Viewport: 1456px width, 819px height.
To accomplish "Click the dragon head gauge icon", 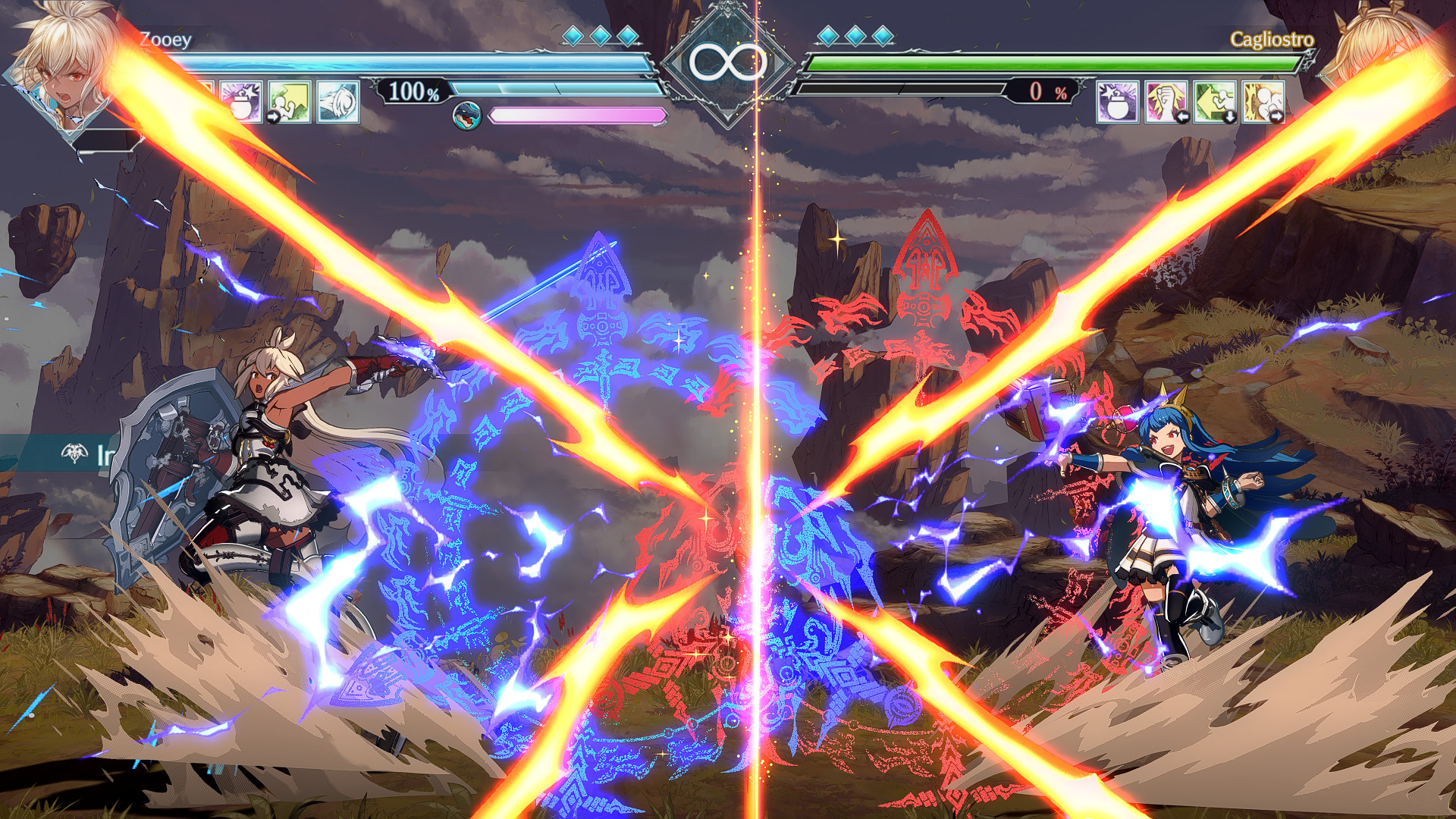I will (x=466, y=115).
